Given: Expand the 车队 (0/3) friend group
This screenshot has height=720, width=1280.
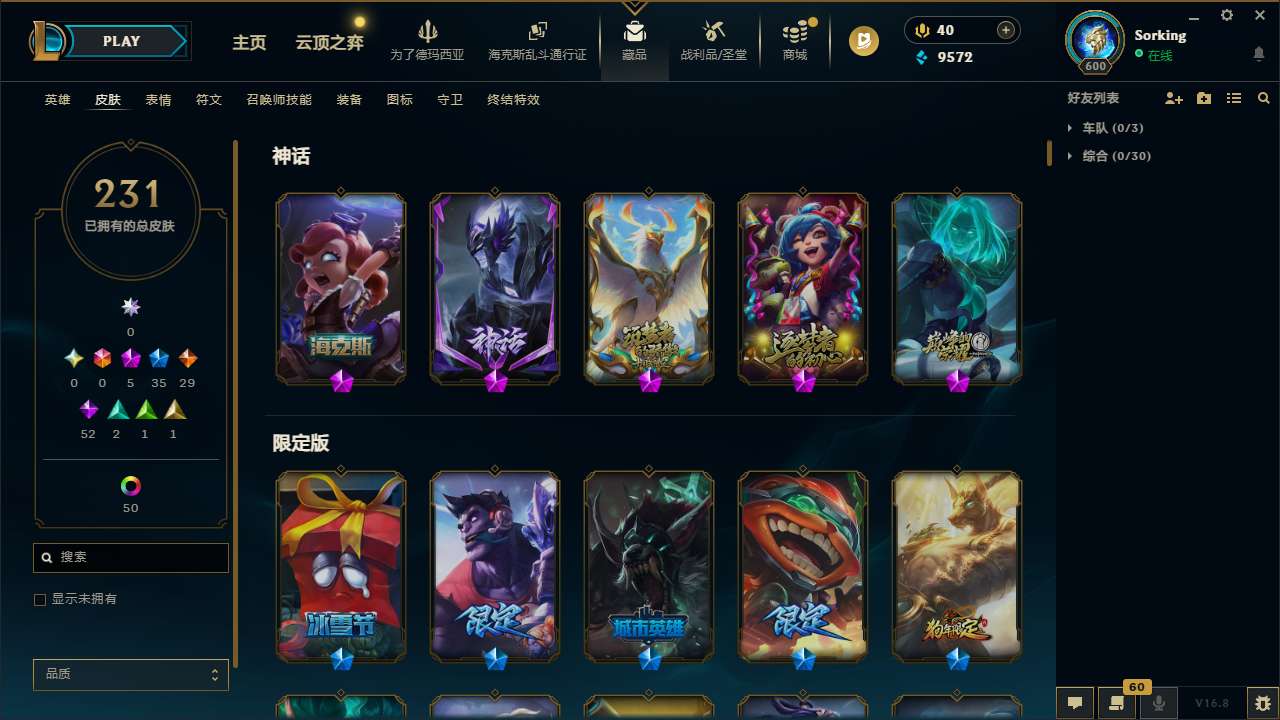Looking at the screenshot, I should point(1110,128).
